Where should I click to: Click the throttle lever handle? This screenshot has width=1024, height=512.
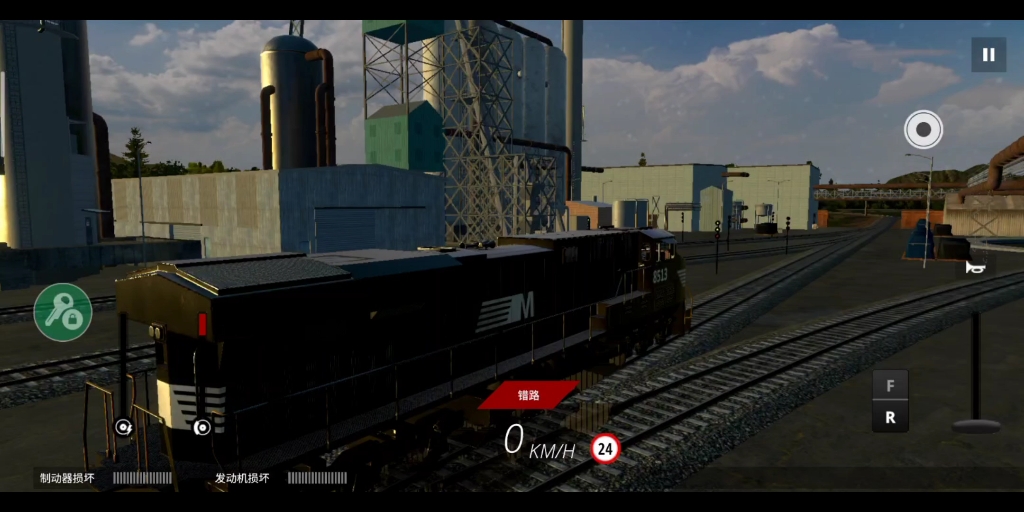[975, 424]
